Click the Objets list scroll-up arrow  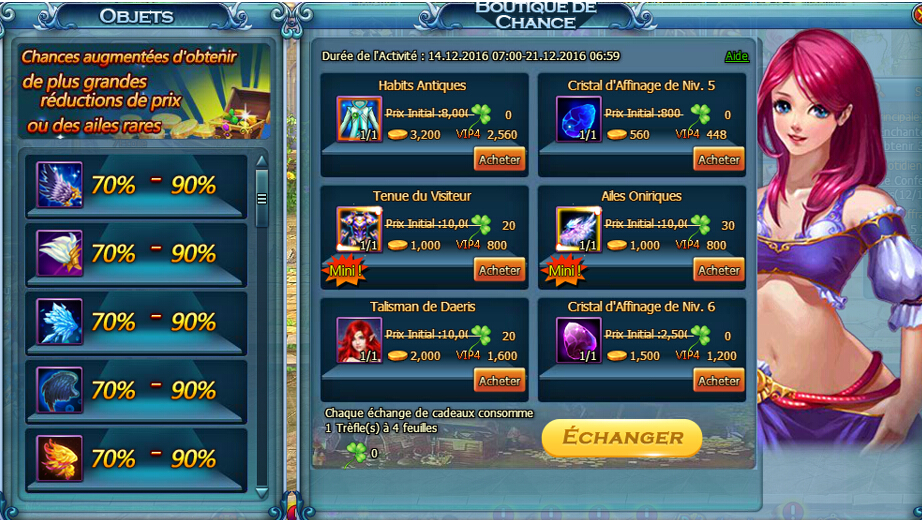(x=262, y=160)
